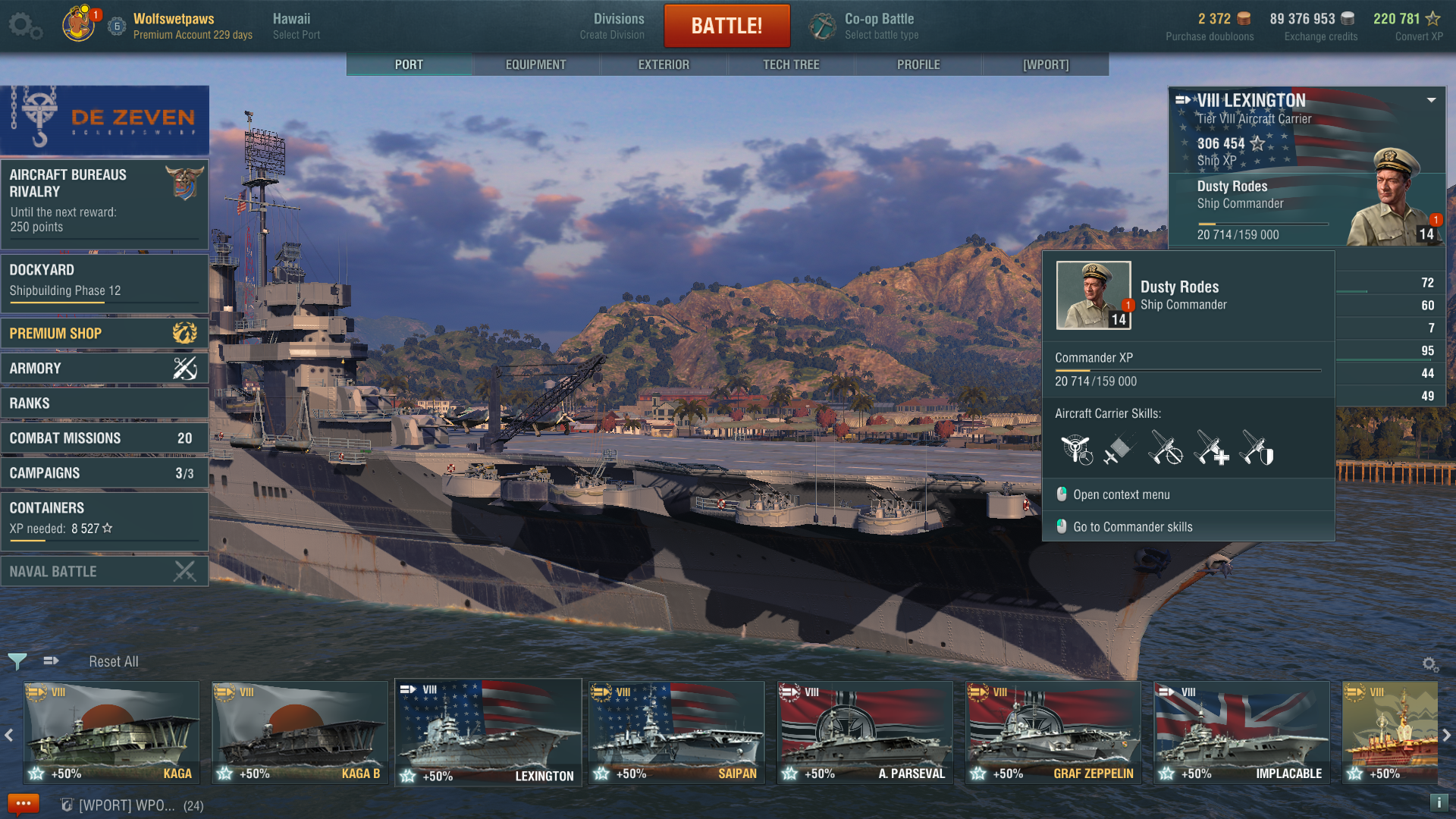
Task: View Combat Missions list
Action: tap(104, 438)
